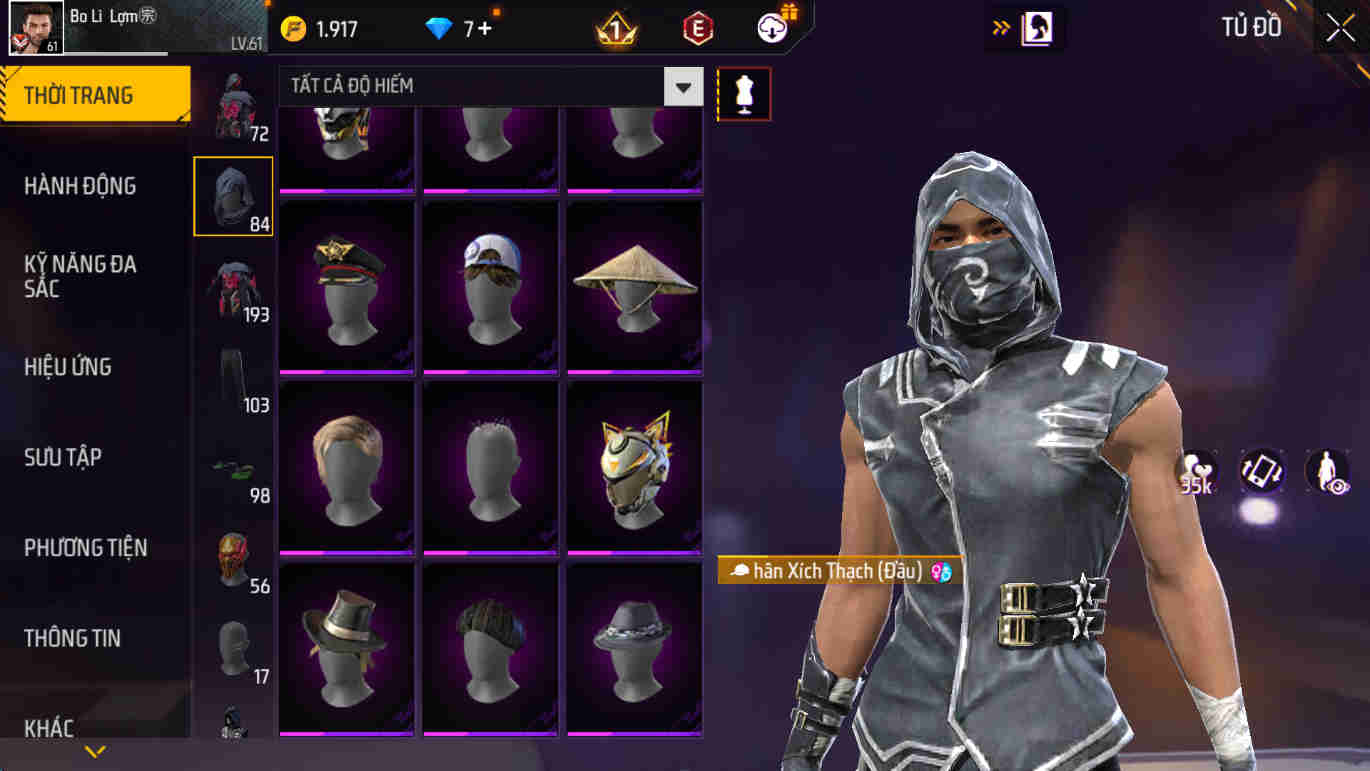The height and width of the screenshot is (771, 1370).
Task: Click the diamond currency icon in top bar
Action: pyautogui.click(x=434, y=28)
